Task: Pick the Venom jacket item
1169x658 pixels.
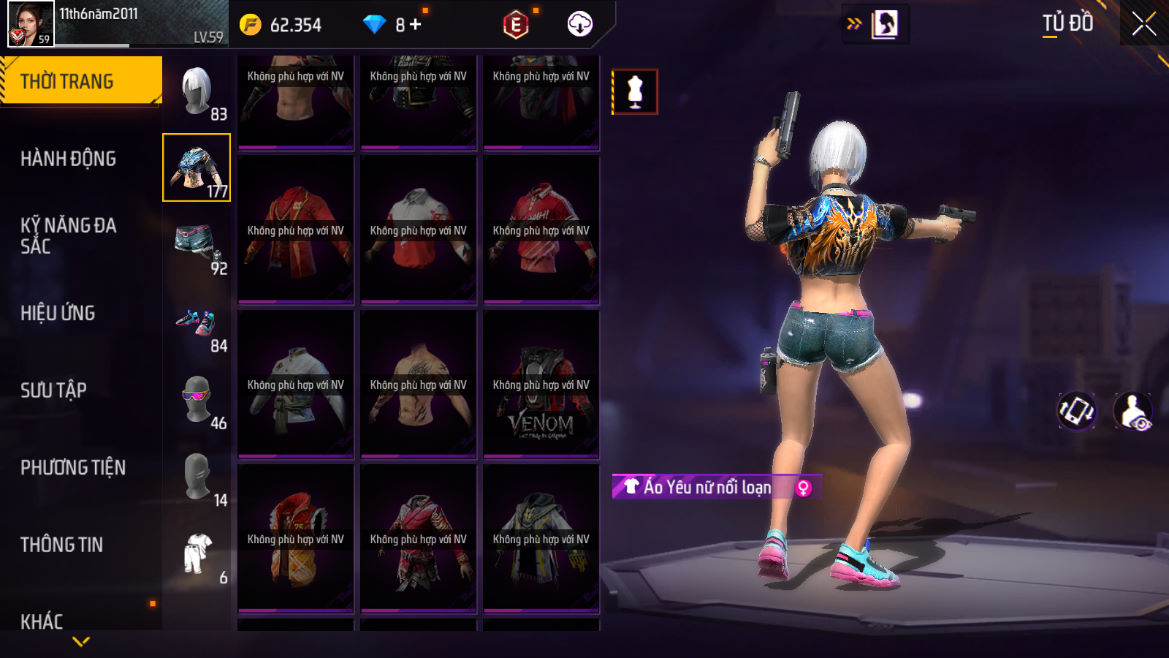Action: (541, 386)
